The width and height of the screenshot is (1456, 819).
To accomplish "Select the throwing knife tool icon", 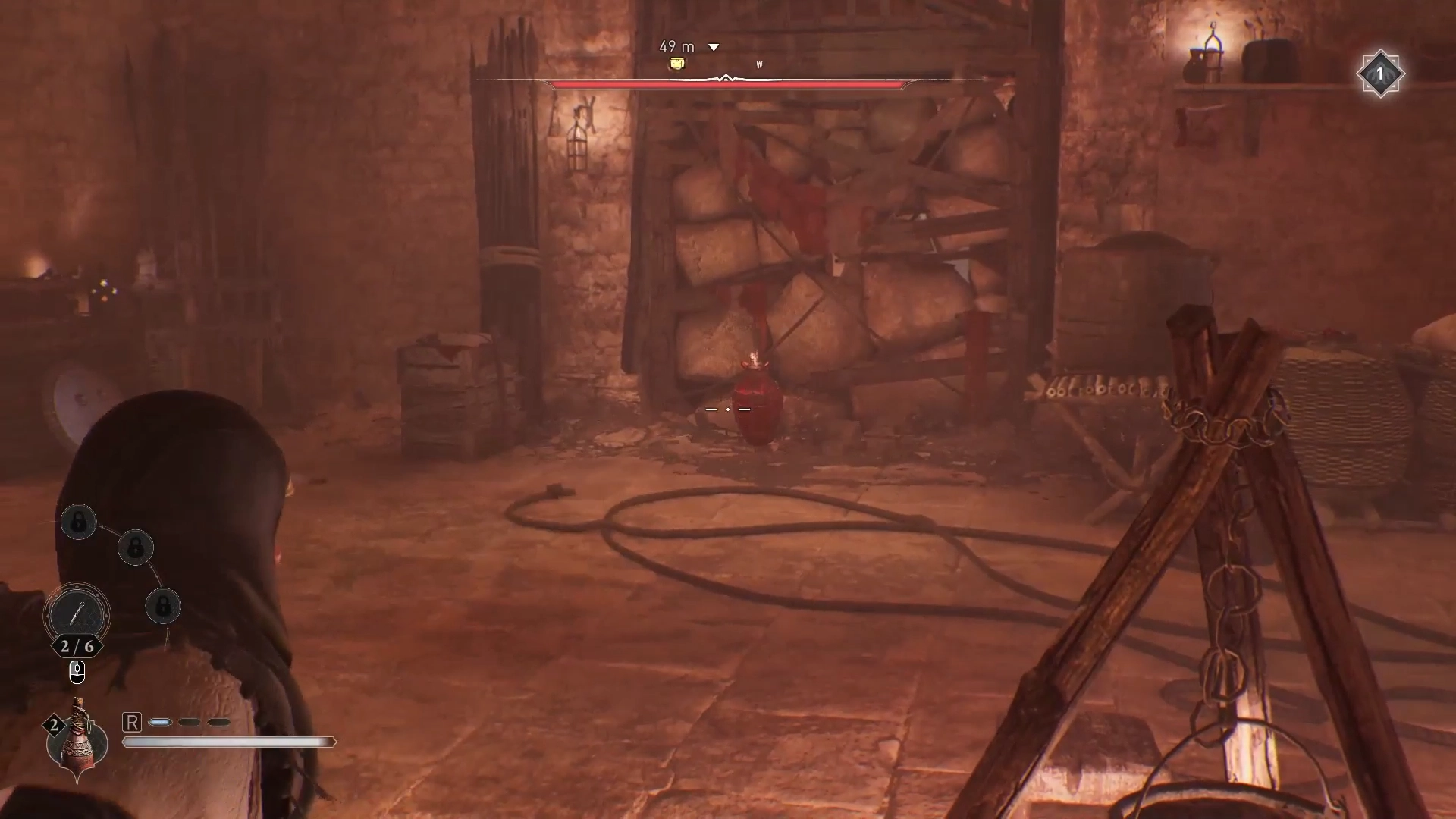I will [x=77, y=613].
